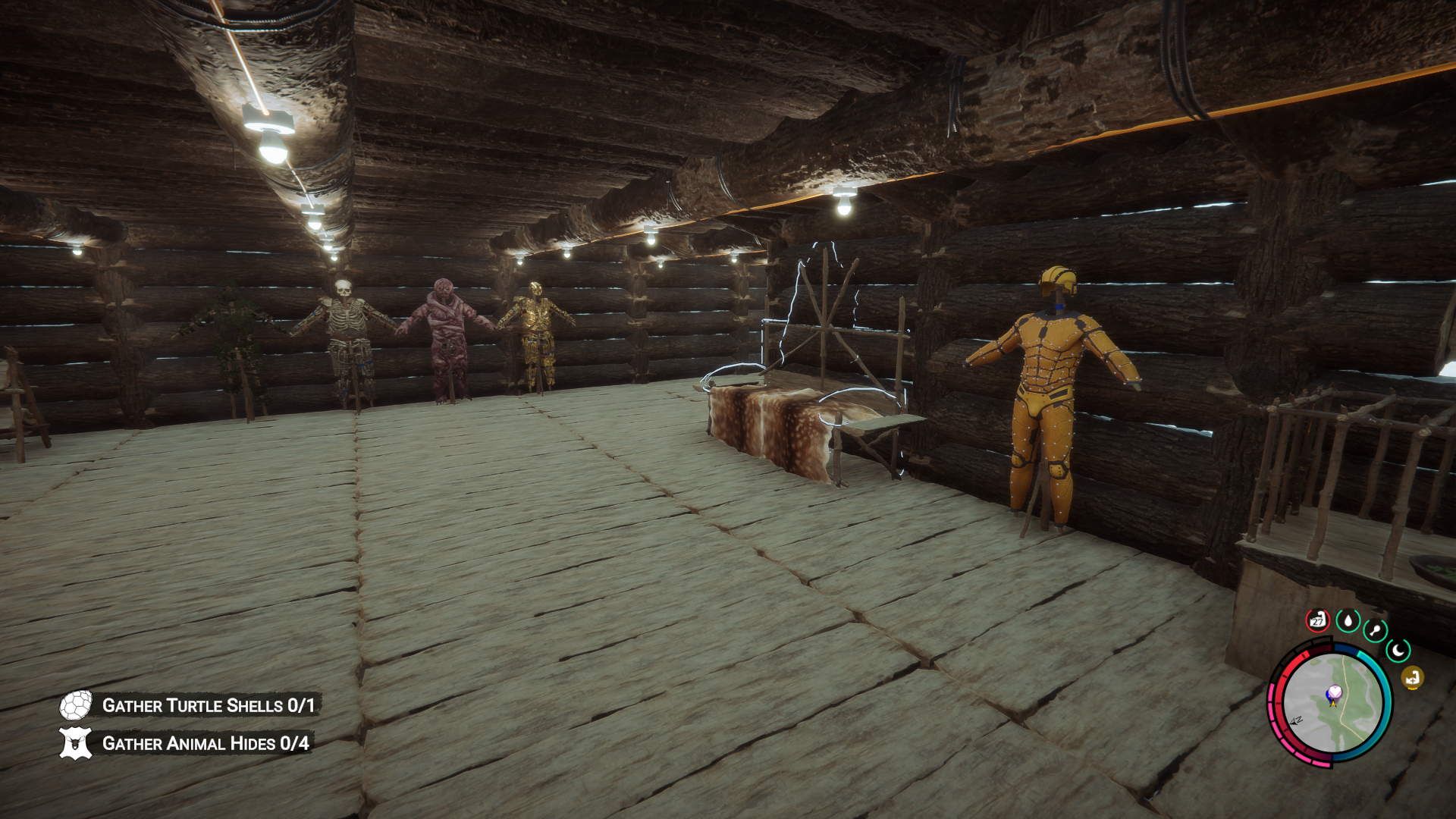Click the drumstick hunger icon
Viewport: 1456px width, 819px height.
click(x=1375, y=630)
